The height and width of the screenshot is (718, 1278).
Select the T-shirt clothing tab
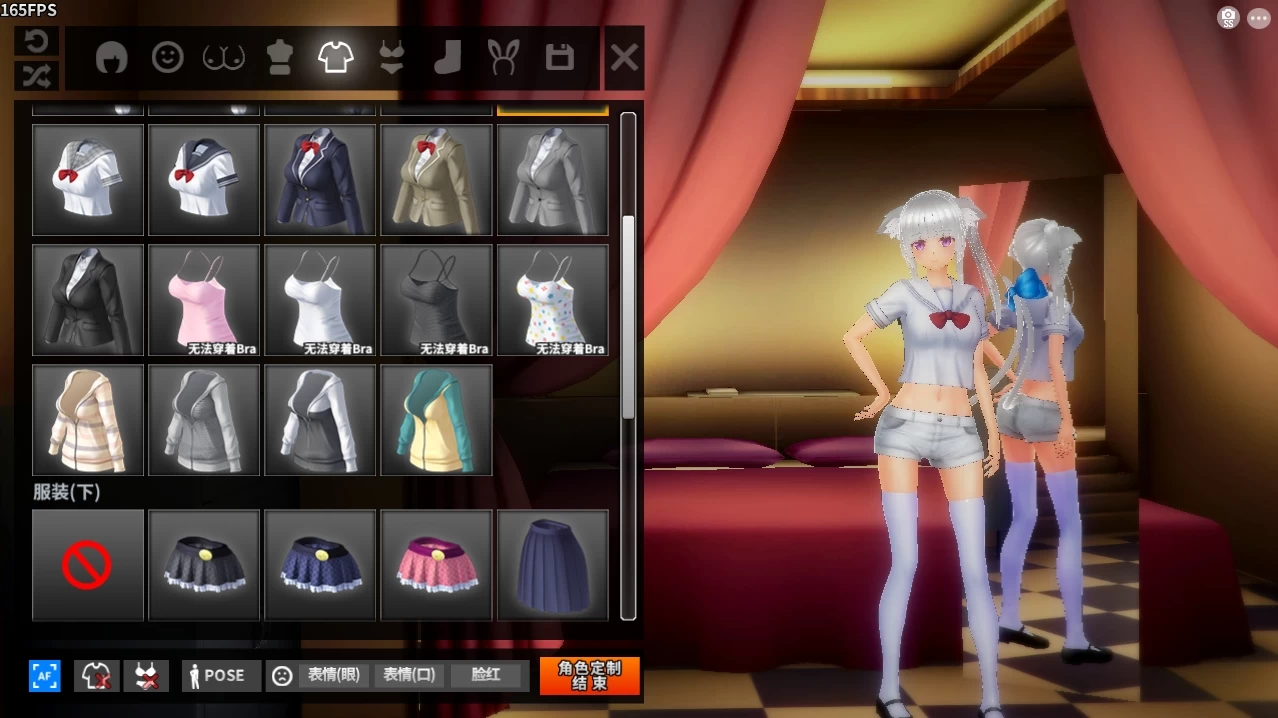[x=336, y=58]
